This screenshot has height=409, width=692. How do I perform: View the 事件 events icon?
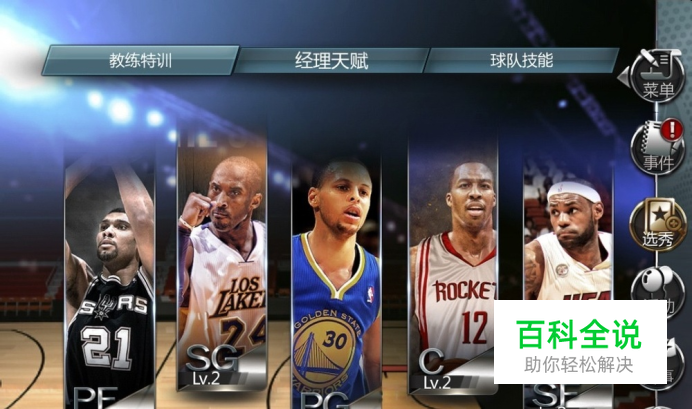point(657,147)
